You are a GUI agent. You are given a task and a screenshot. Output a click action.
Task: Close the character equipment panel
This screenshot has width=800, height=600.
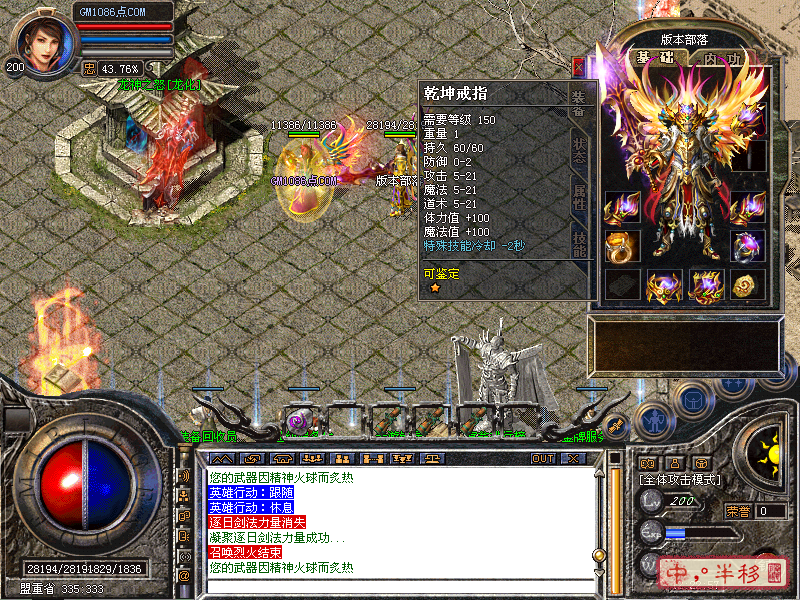tap(578, 66)
